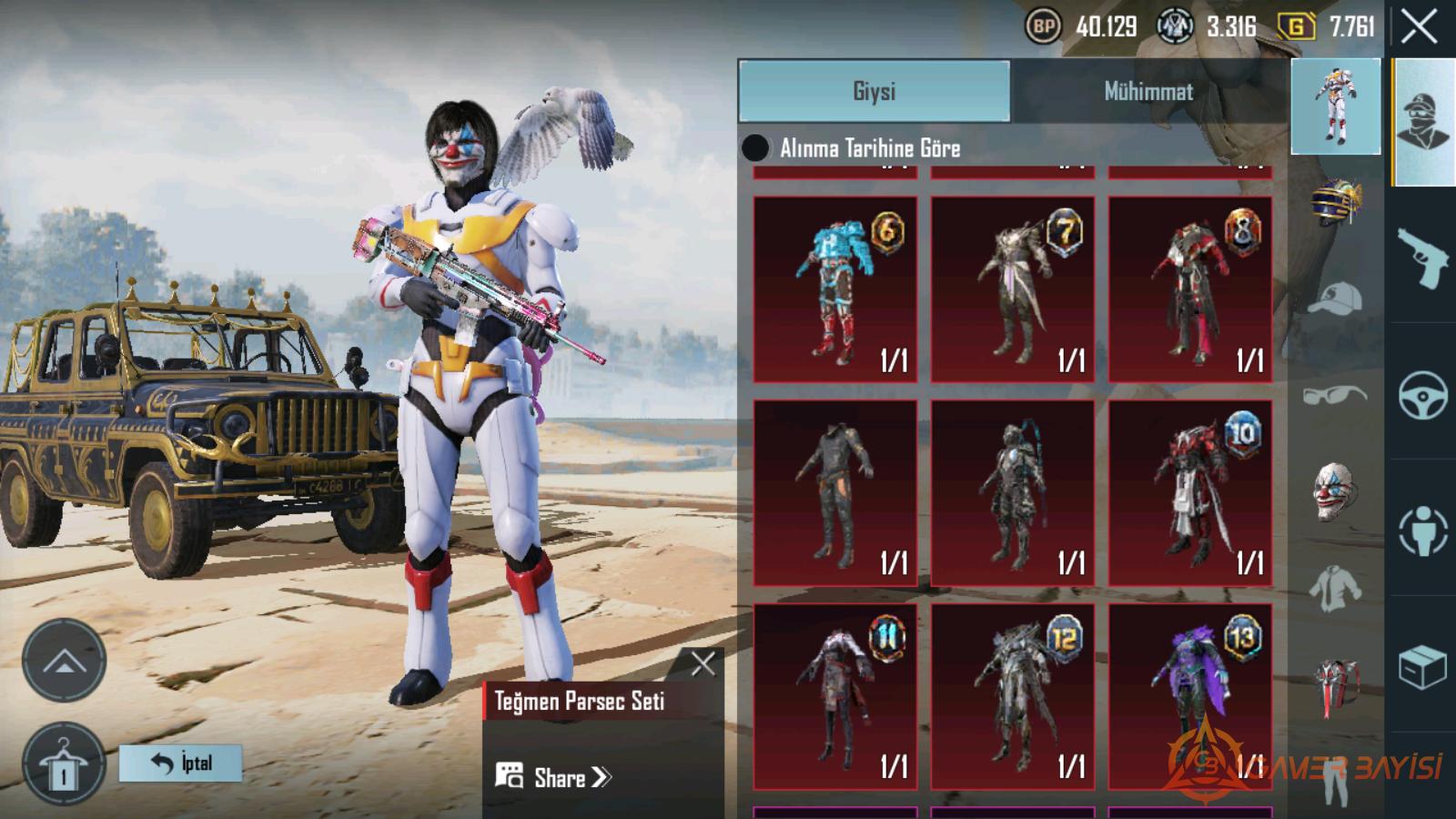Screen dimensions: 1456x819
Task: Share the Teğmen Parsec Seti outfit
Action: point(554,777)
